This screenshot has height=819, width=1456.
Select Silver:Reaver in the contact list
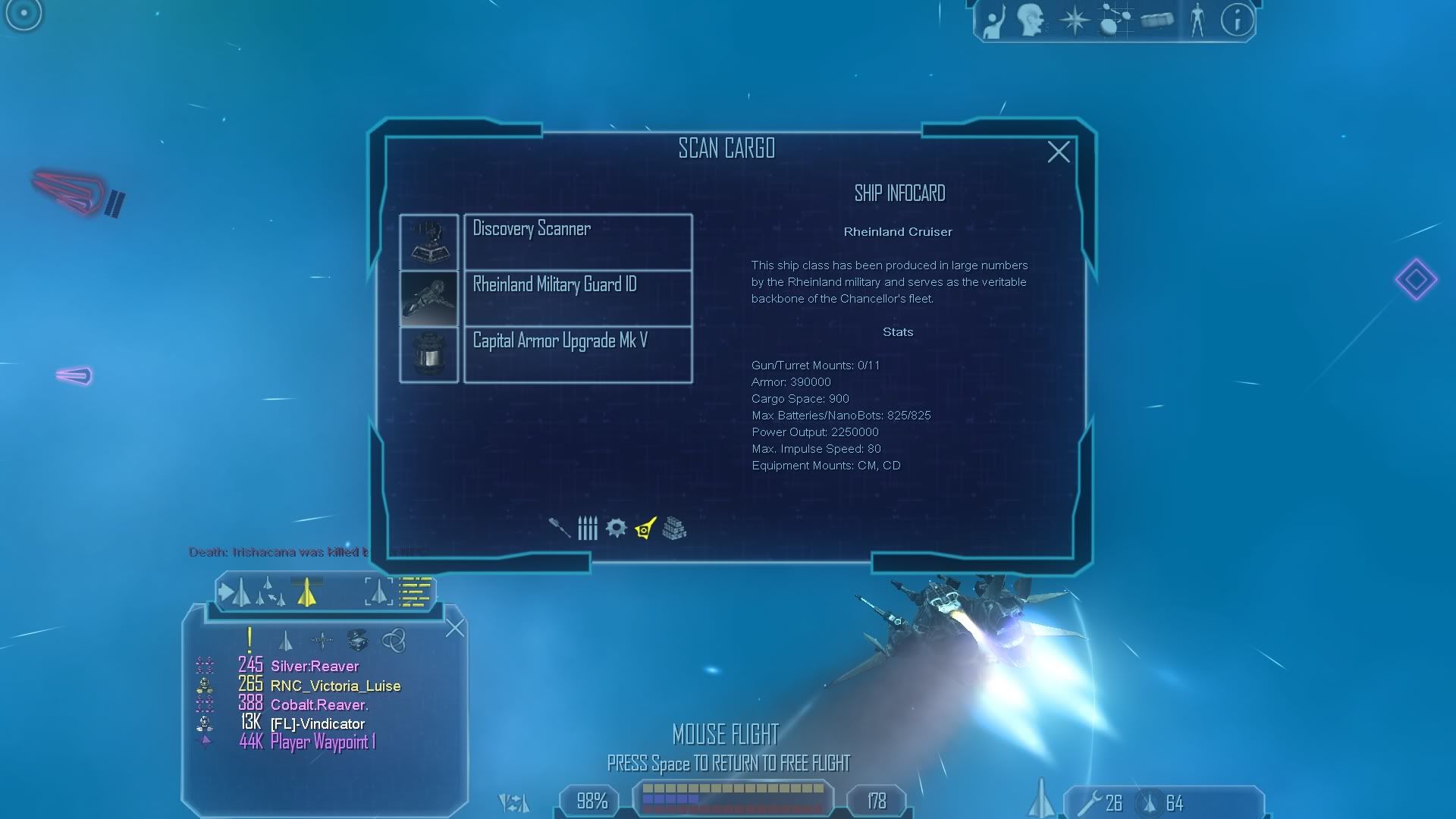[x=314, y=667]
